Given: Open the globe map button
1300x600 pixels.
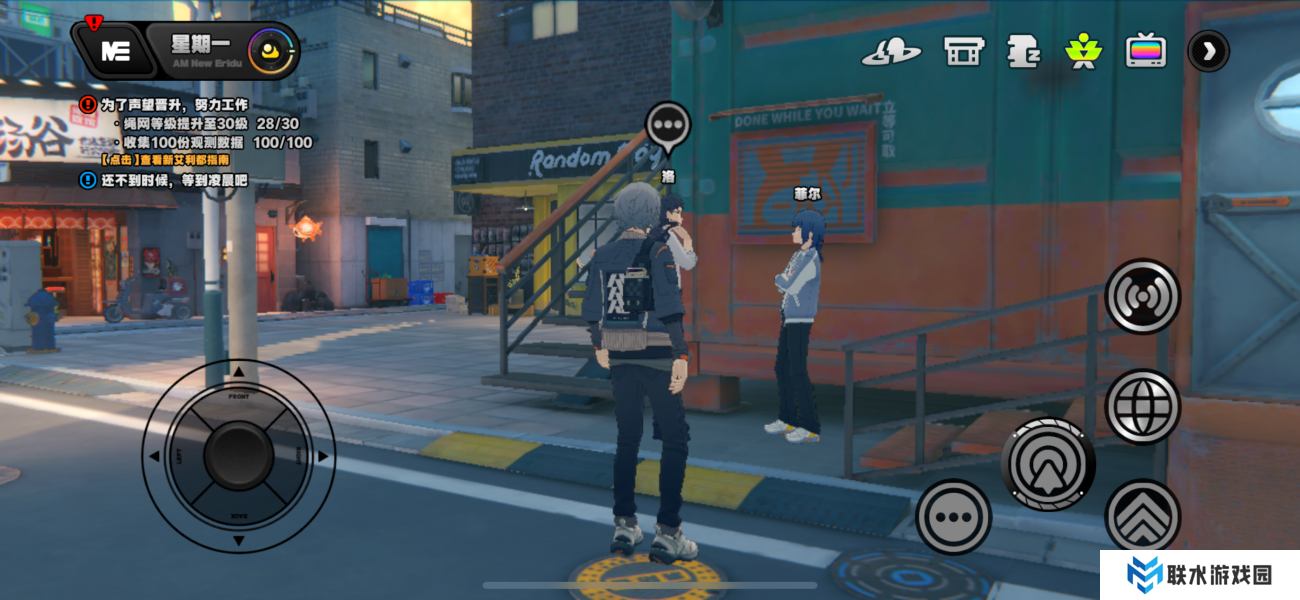Looking at the screenshot, I should 1142,406.
